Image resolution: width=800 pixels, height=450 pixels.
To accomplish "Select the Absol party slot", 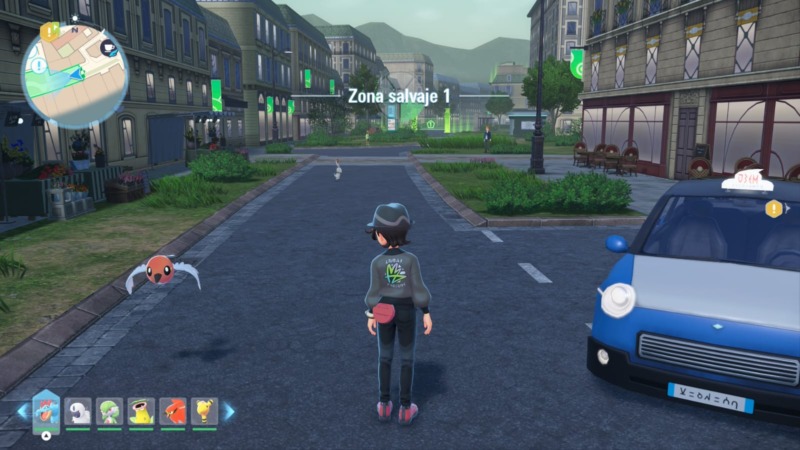I will coord(78,410).
